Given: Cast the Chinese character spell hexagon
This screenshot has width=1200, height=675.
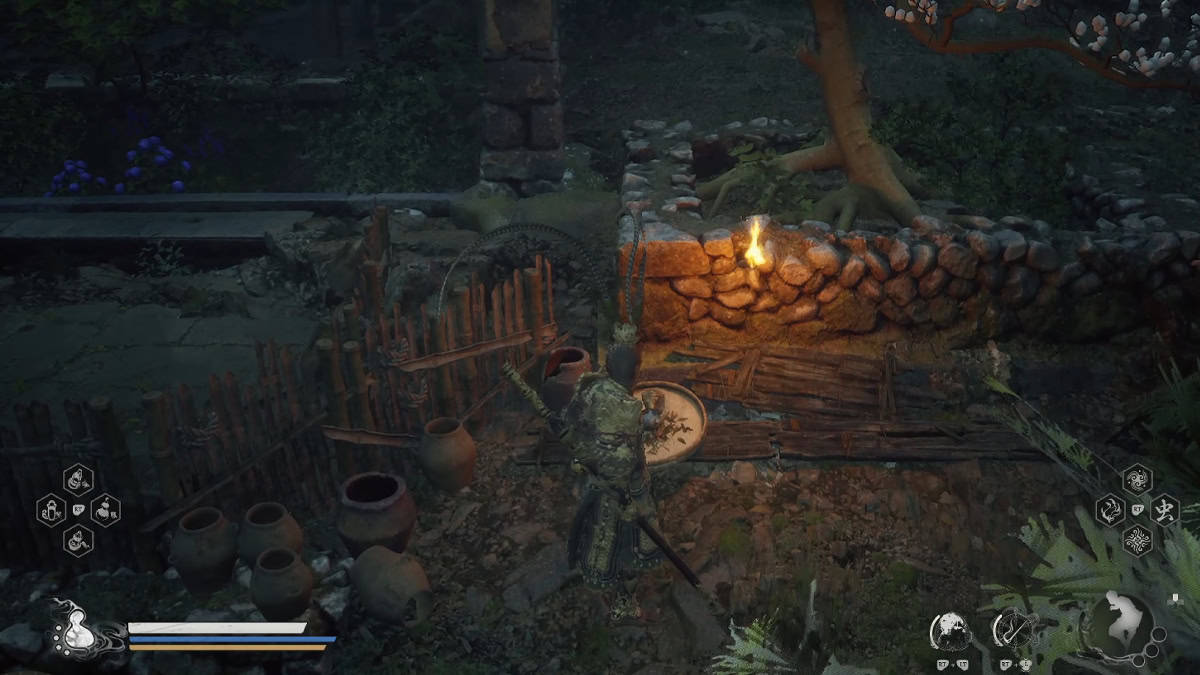Looking at the screenshot, I should (x=1164, y=510).
